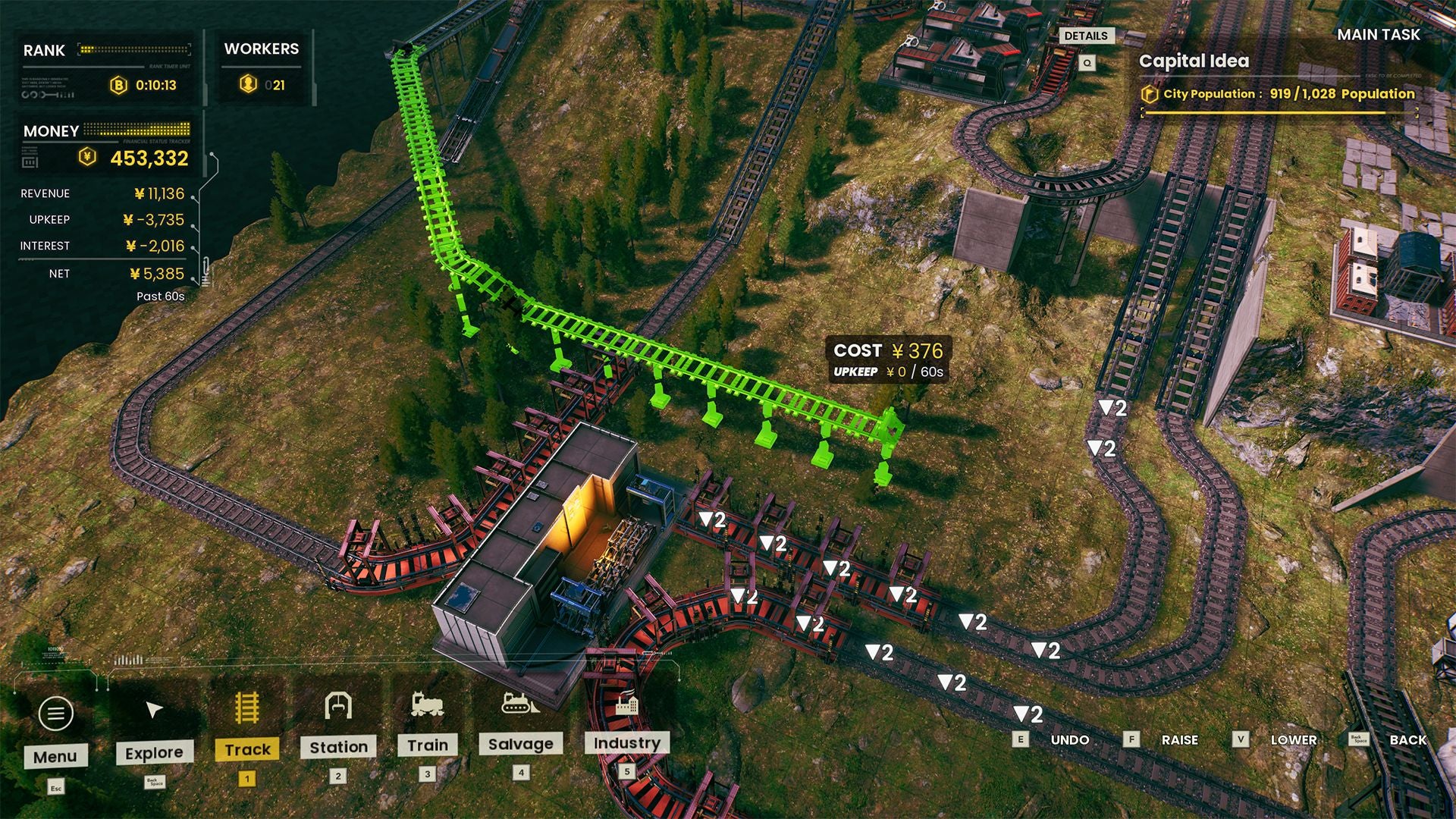
Task: Open the DETAILS panel
Action: pyautogui.click(x=1086, y=36)
